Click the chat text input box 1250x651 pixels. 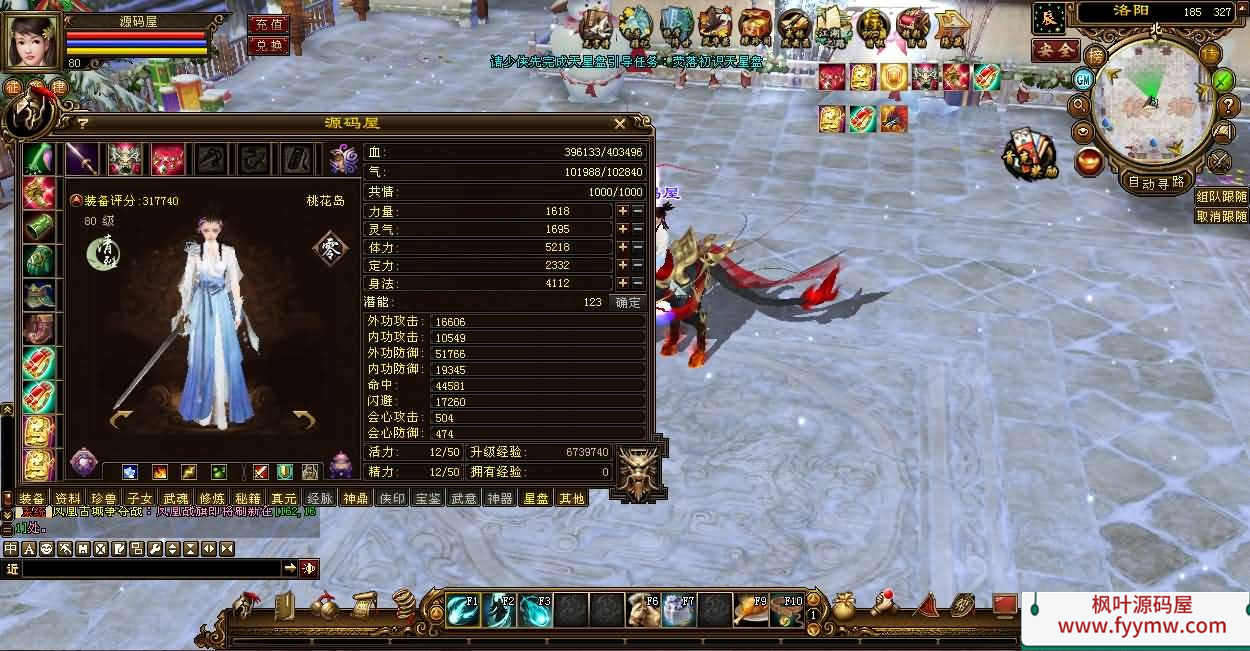pos(150,568)
